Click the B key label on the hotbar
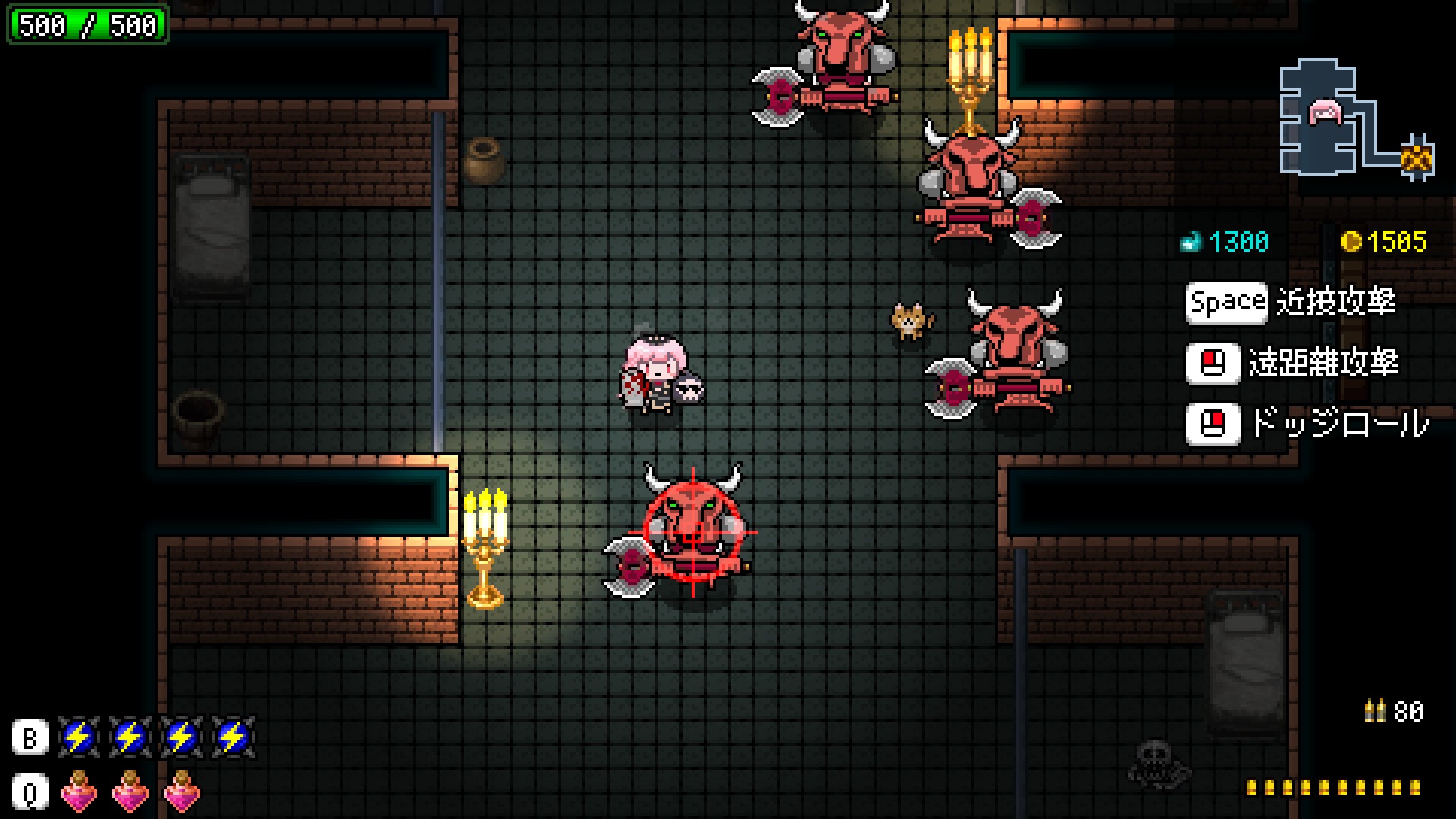Viewport: 1456px width, 819px height. coord(29,737)
